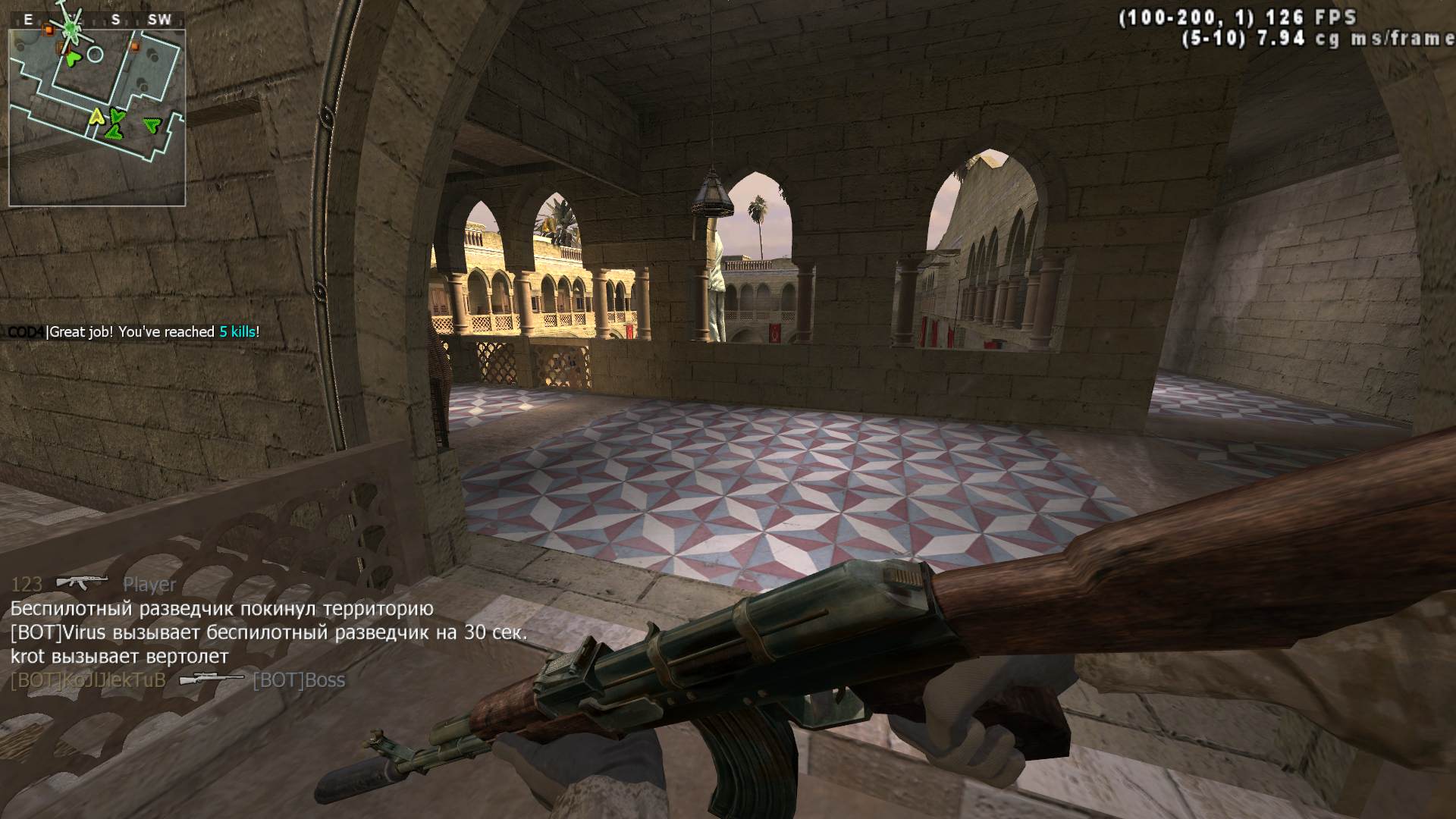The image size is (1456, 819).
Task: Select the white circle marker on minimap
Action: point(95,54)
